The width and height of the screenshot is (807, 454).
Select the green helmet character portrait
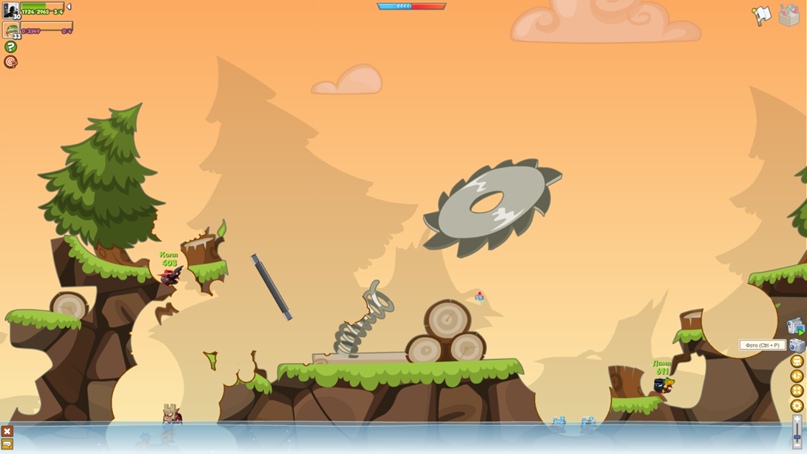coord(12,30)
